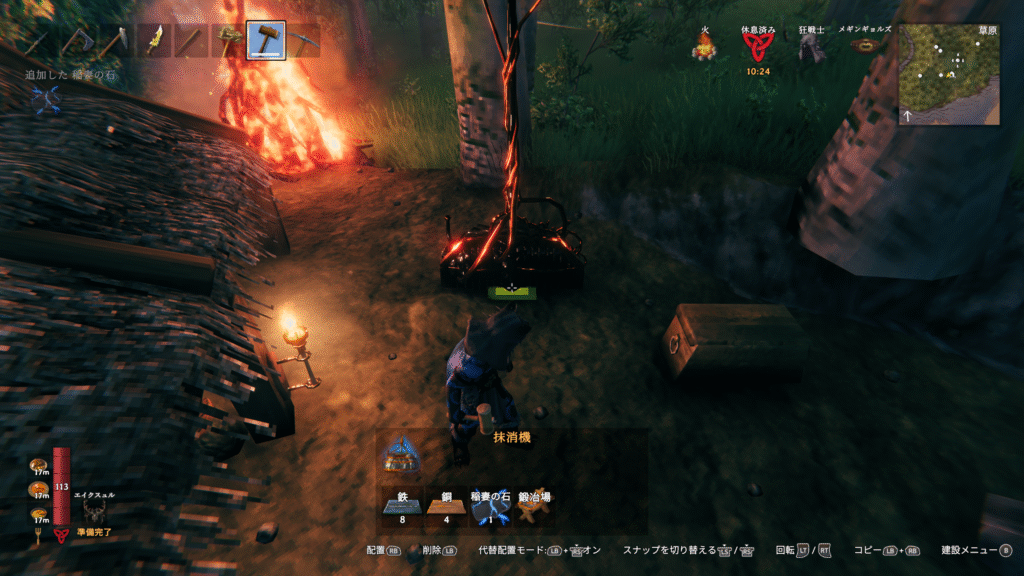Click the Eikthyr forsaken power icon
1024x576 pixels.
pyautogui.click(x=97, y=512)
